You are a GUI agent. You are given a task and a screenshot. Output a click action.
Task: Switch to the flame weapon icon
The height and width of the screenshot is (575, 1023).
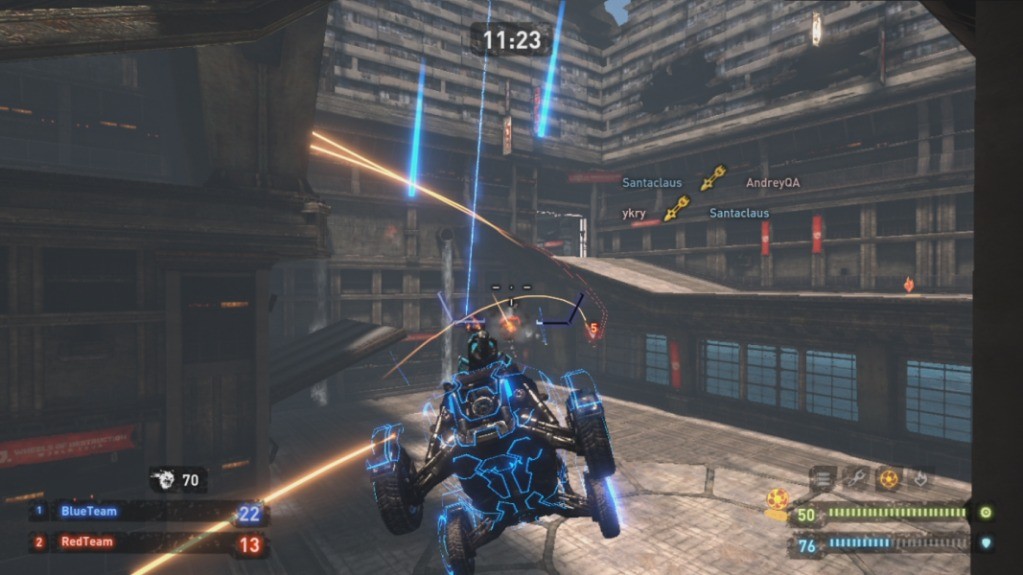(x=919, y=479)
